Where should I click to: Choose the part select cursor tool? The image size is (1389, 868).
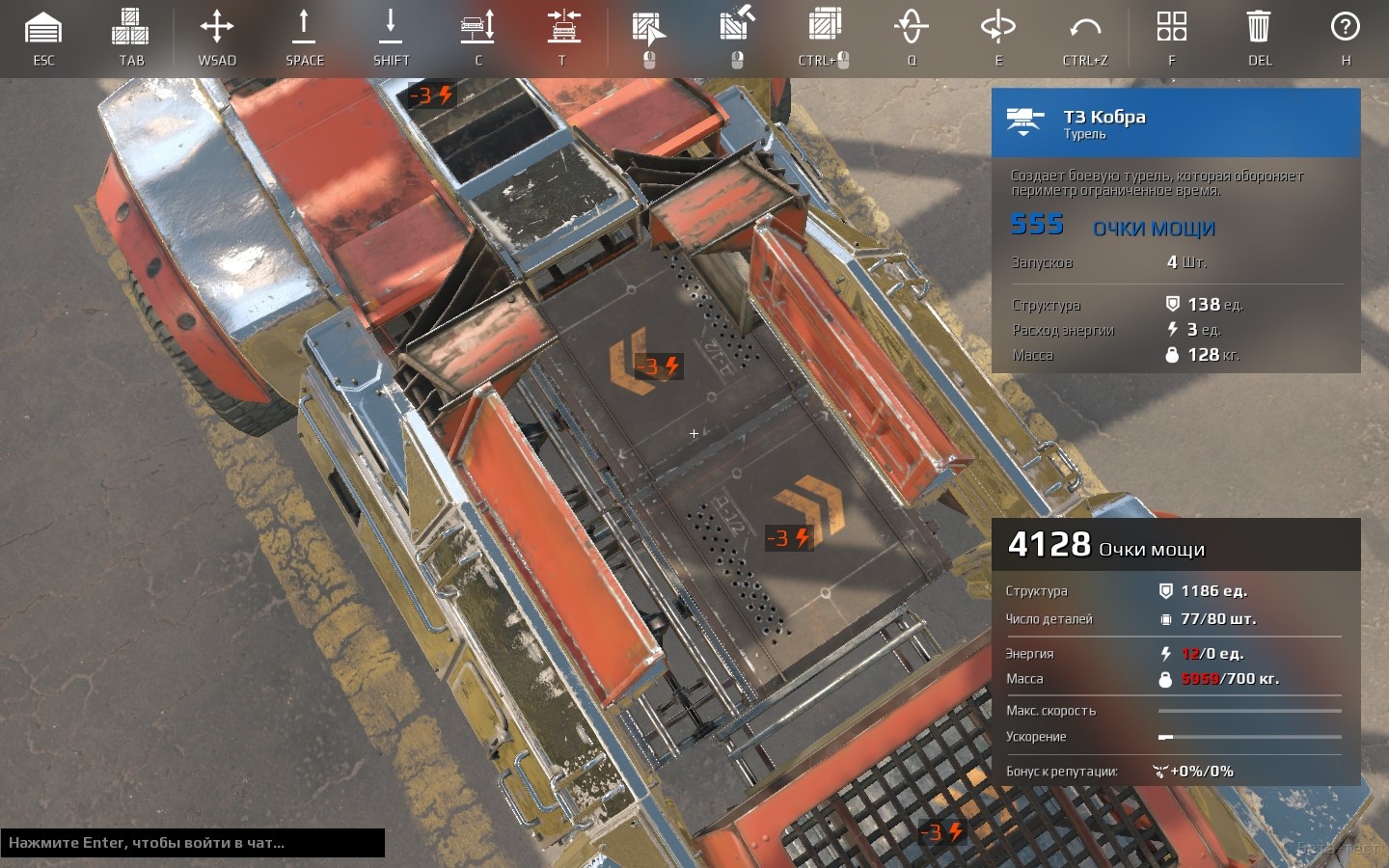point(649,29)
